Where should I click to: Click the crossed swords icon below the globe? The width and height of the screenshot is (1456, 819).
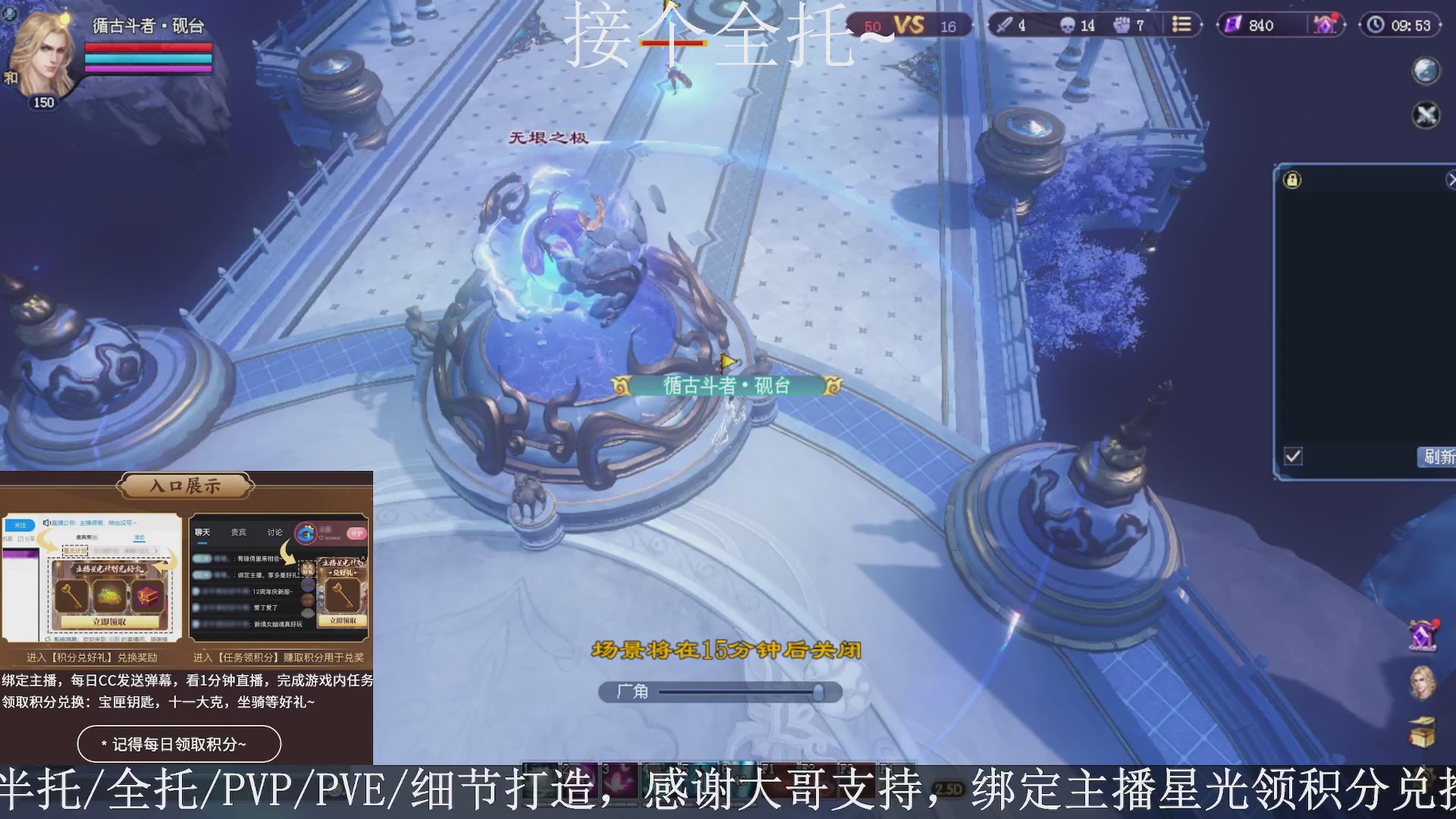[1426, 115]
